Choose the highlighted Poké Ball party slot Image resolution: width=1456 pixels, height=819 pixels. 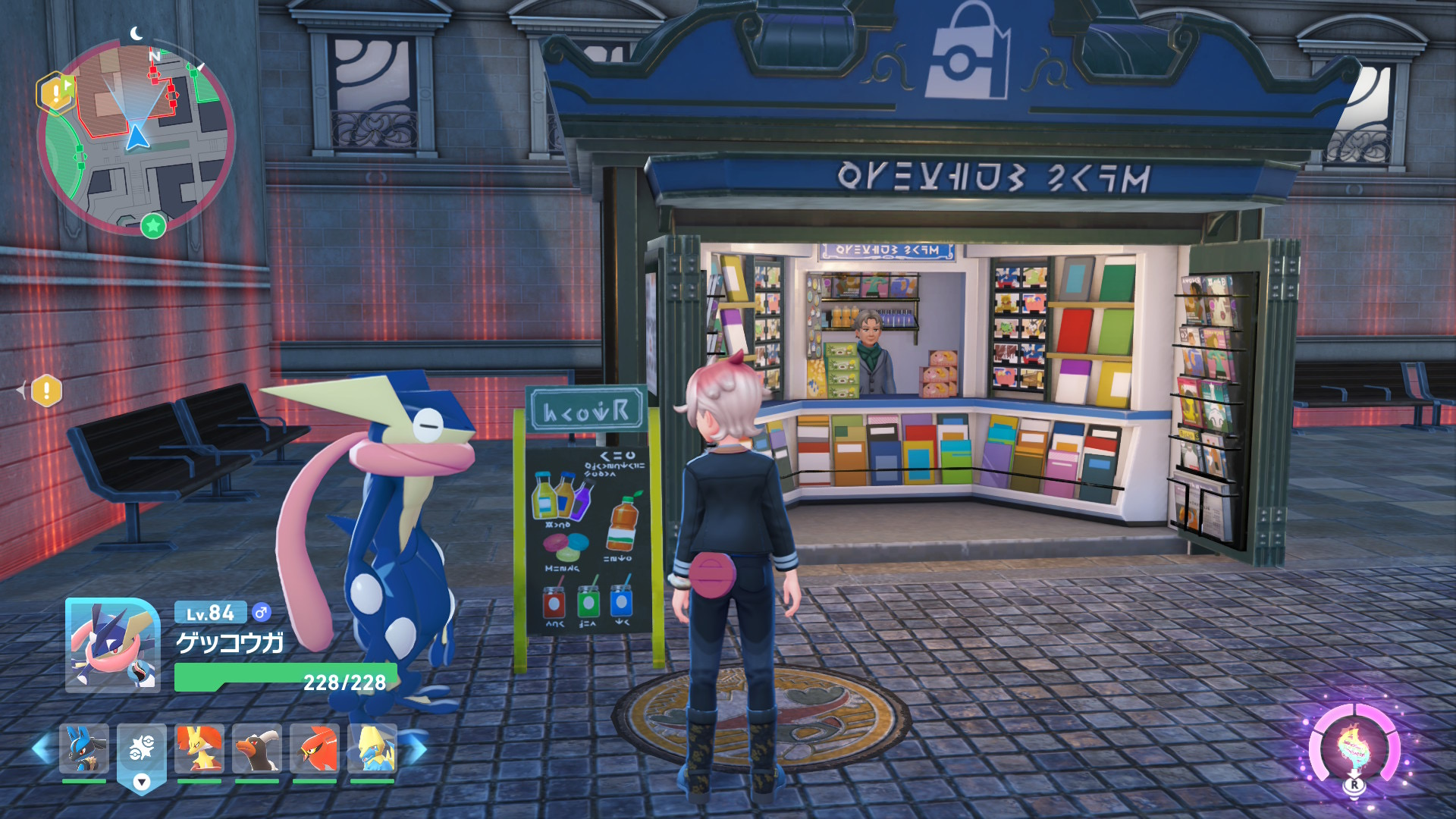(x=142, y=749)
